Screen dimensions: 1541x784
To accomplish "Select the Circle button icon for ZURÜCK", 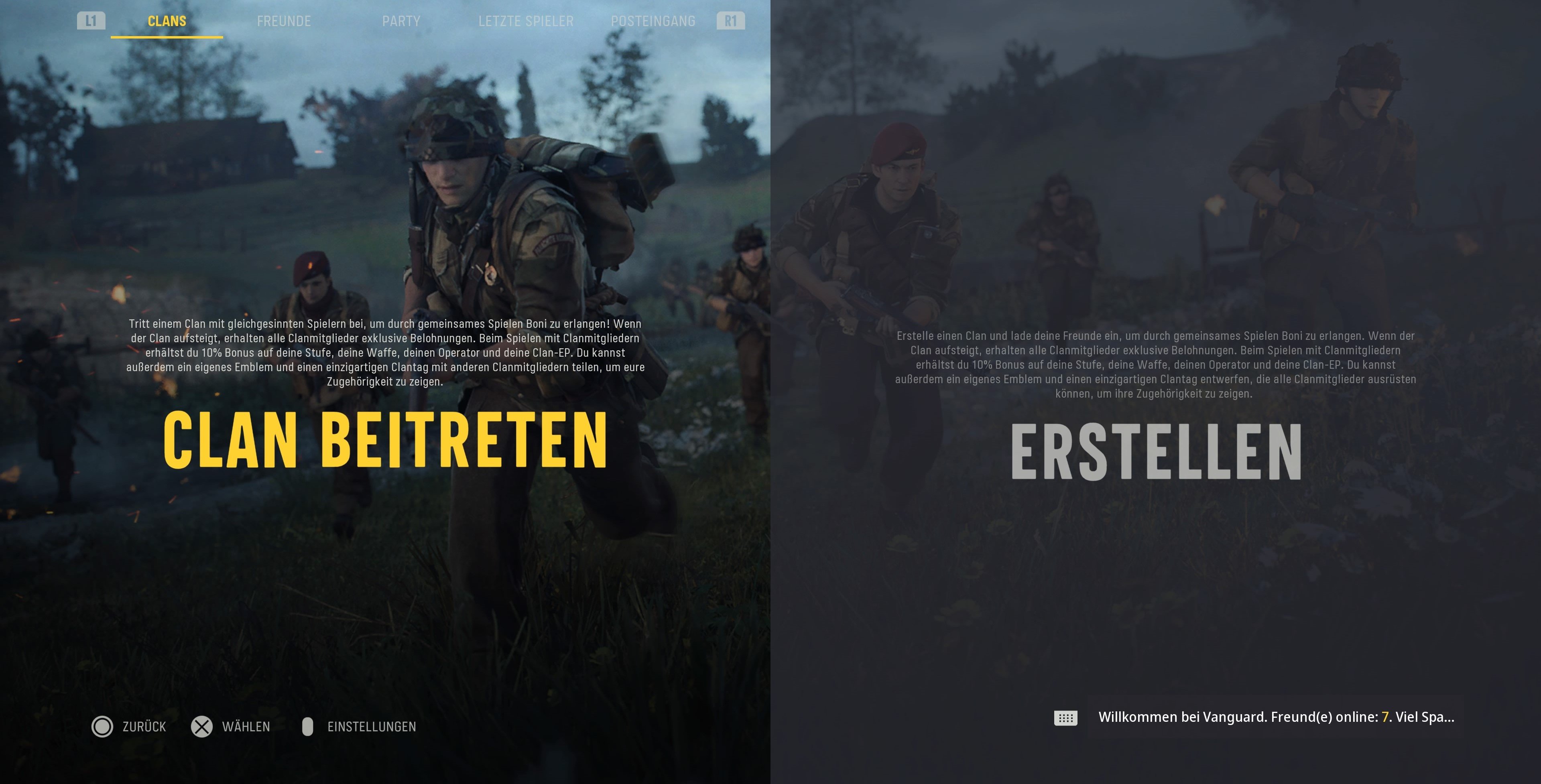I will point(104,727).
